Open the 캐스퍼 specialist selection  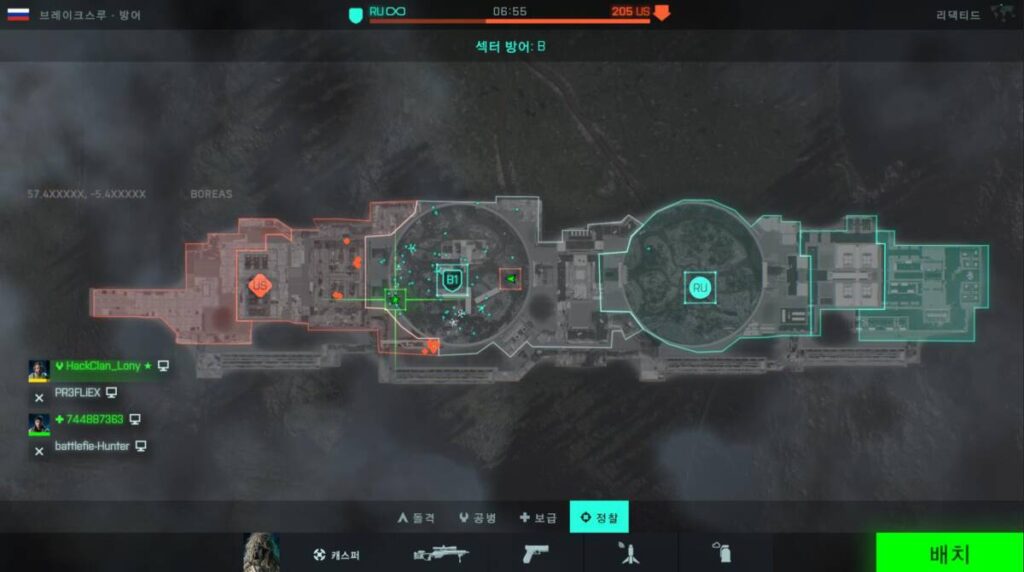336,553
